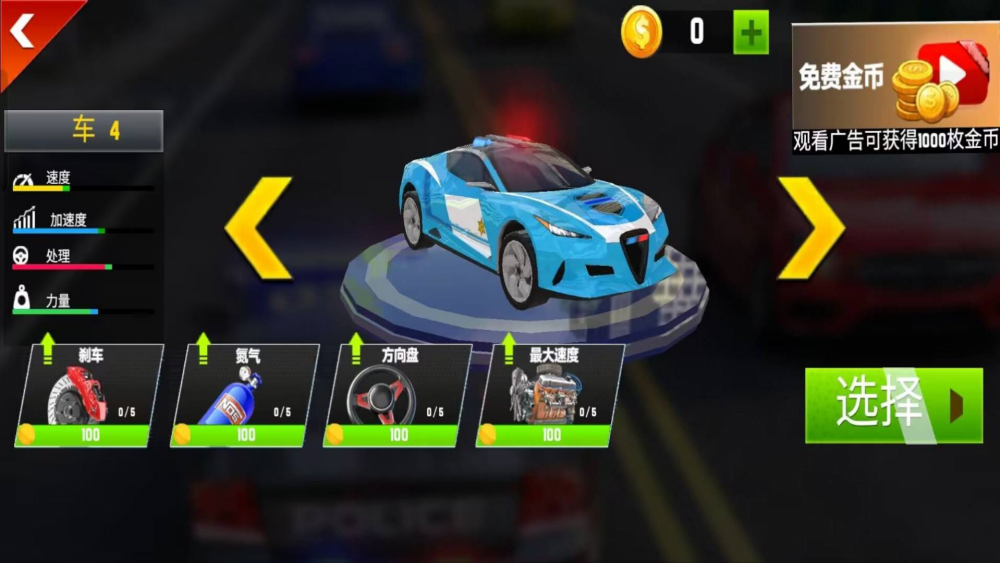Show the previous car with left arrow

coord(258,228)
